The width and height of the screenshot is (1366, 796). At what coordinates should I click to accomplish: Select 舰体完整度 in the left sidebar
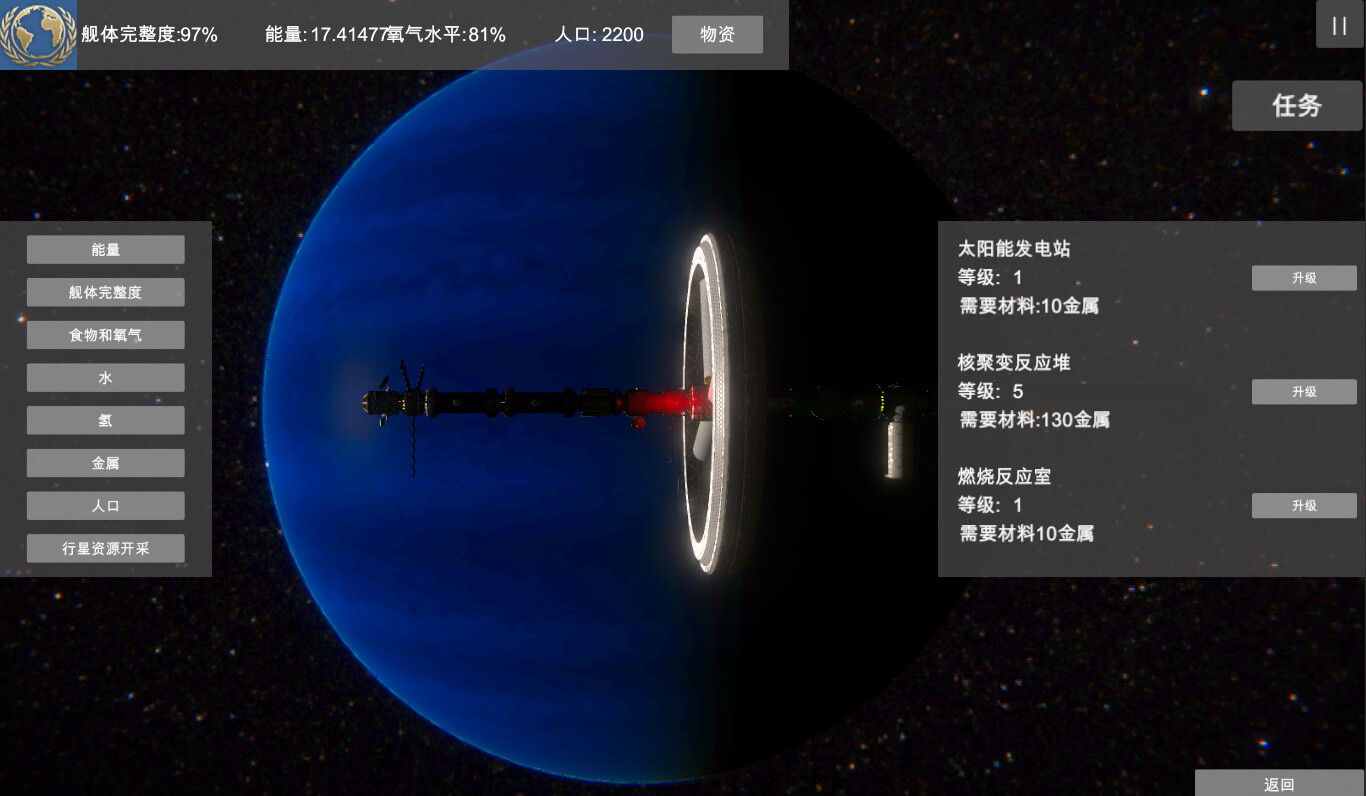click(x=105, y=292)
